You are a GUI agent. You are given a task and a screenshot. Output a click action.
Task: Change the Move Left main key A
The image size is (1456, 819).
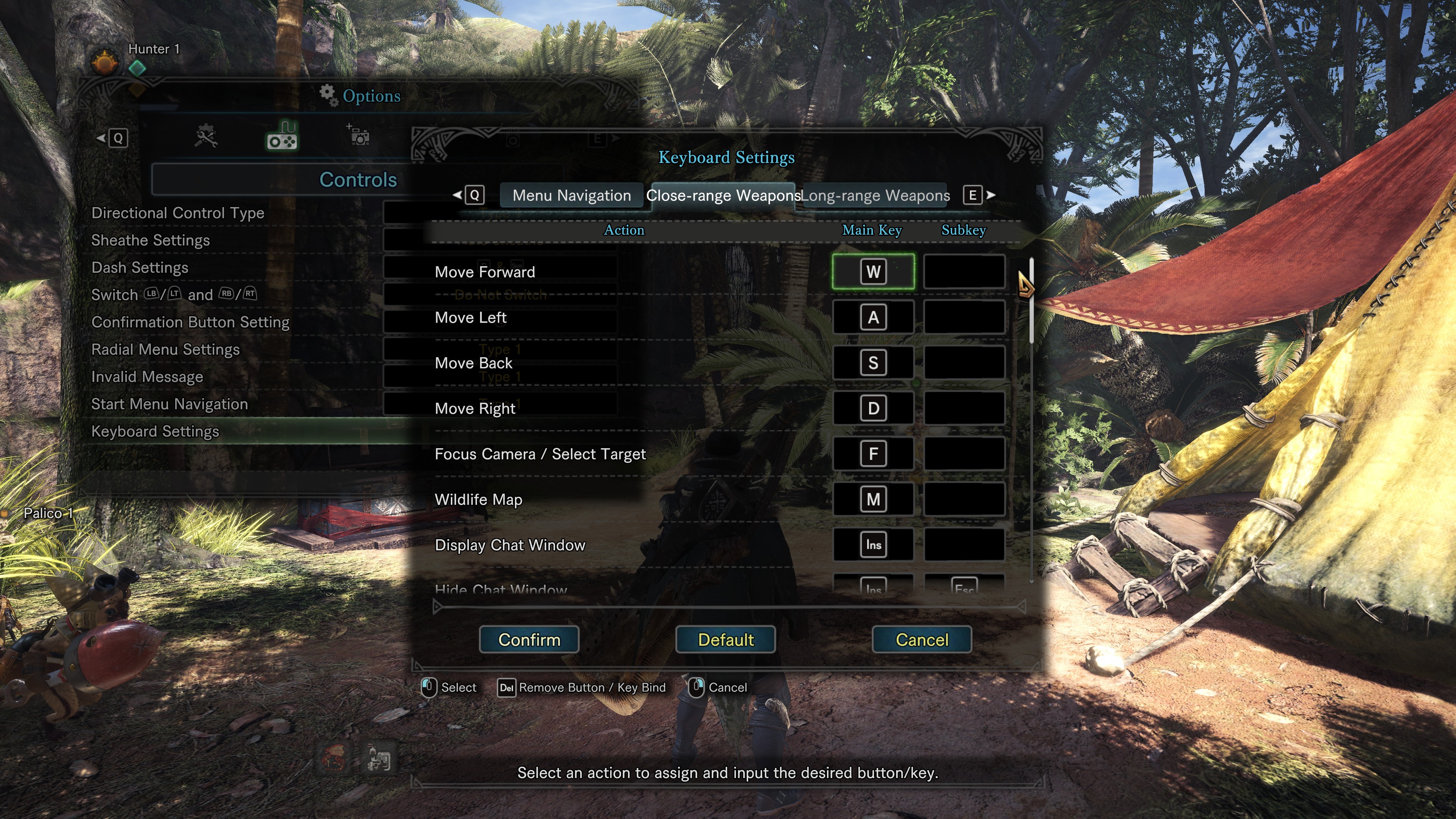coord(873,318)
